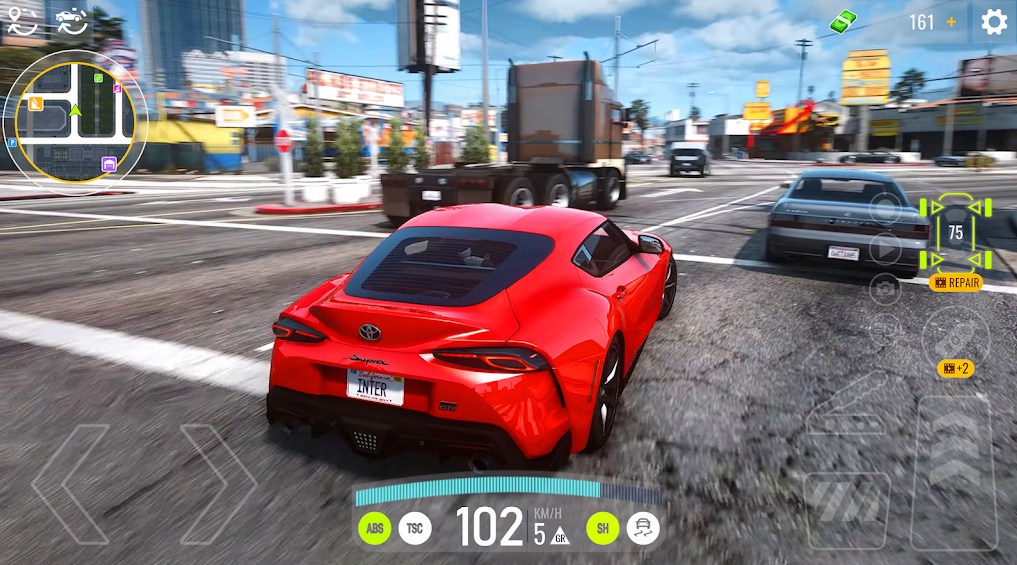
Task: Open the camera photo mode button
Action: (885, 289)
